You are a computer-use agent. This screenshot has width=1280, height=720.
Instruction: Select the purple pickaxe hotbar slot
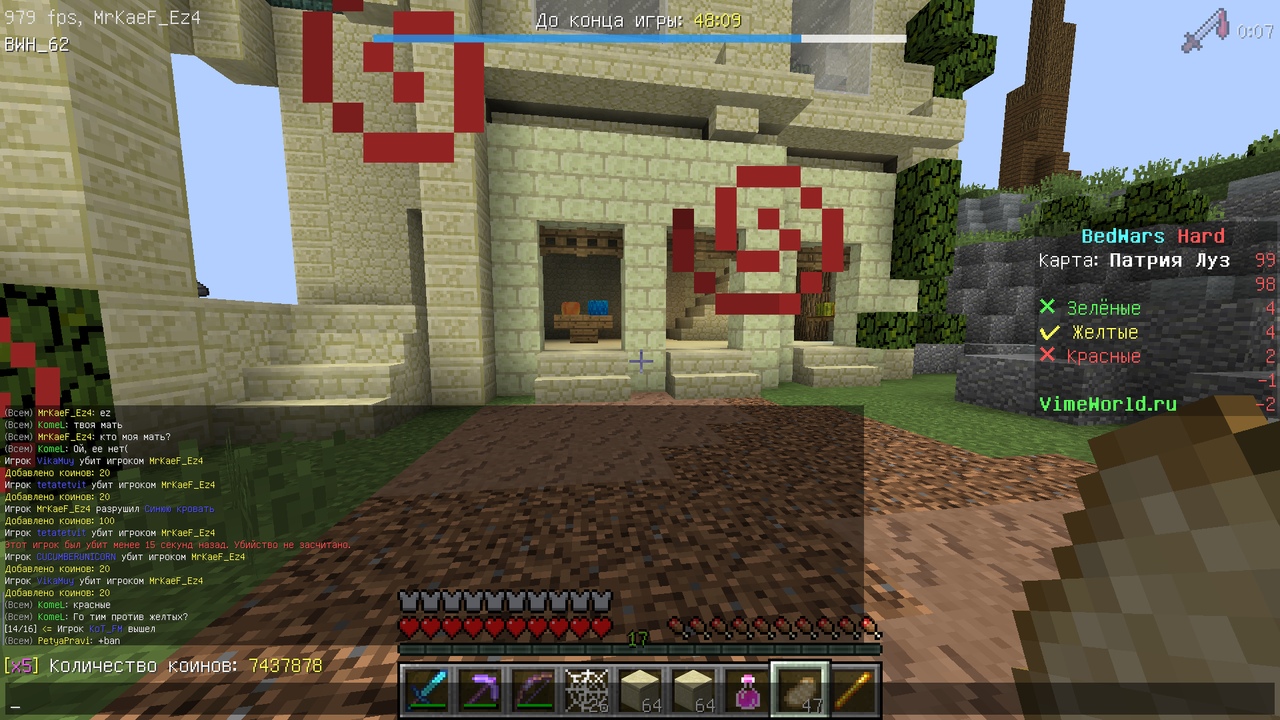pos(477,691)
